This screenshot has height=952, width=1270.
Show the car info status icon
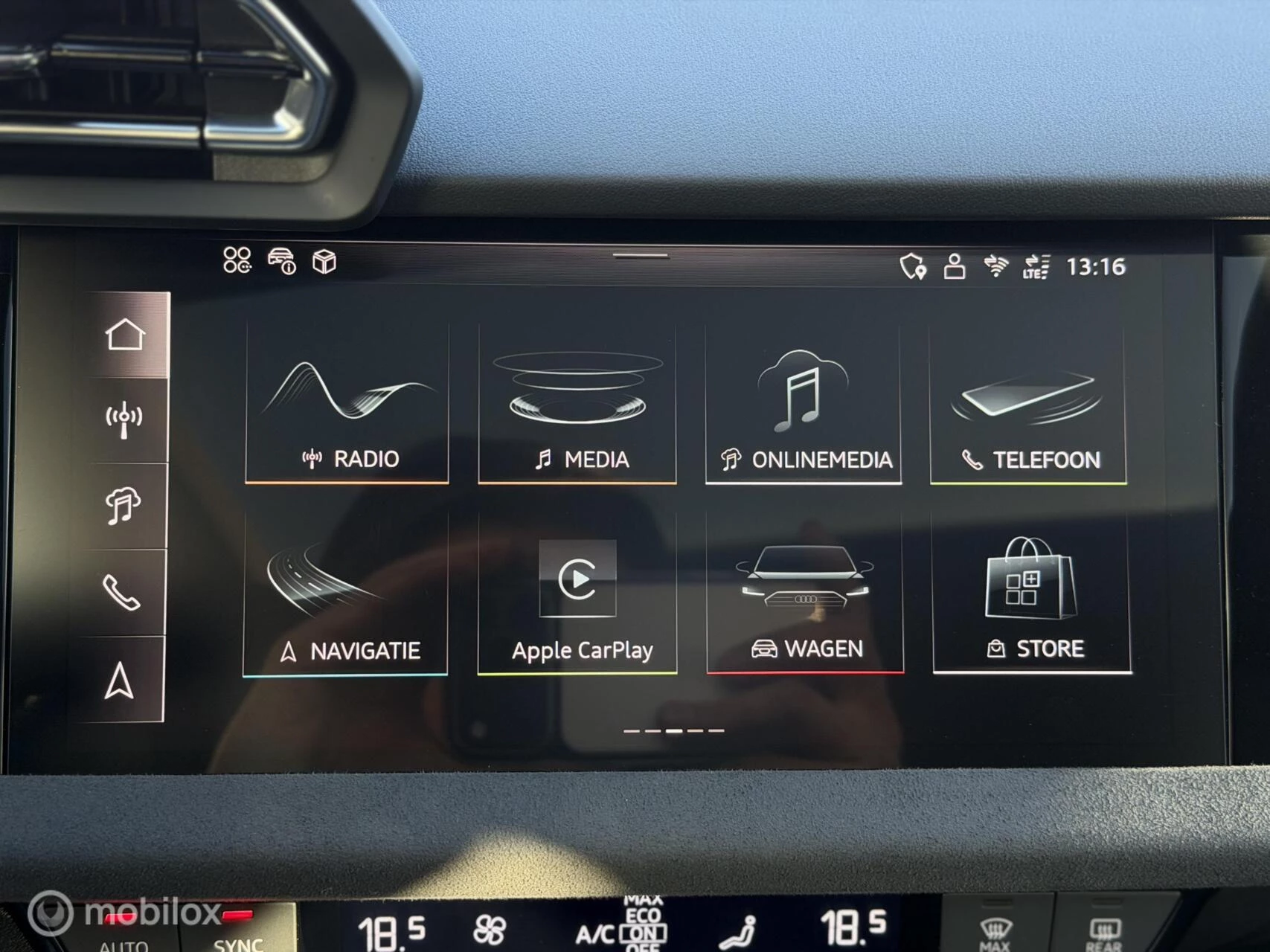click(282, 261)
